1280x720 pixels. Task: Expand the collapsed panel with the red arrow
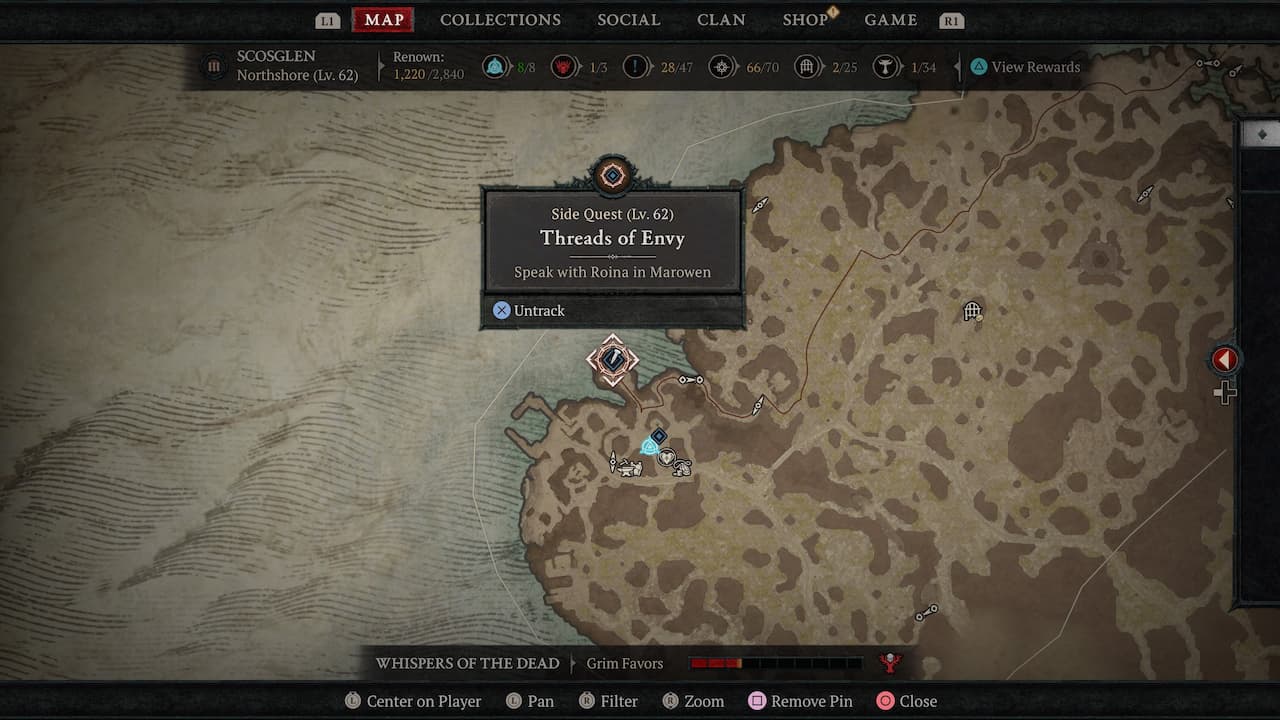click(x=1224, y=359)
